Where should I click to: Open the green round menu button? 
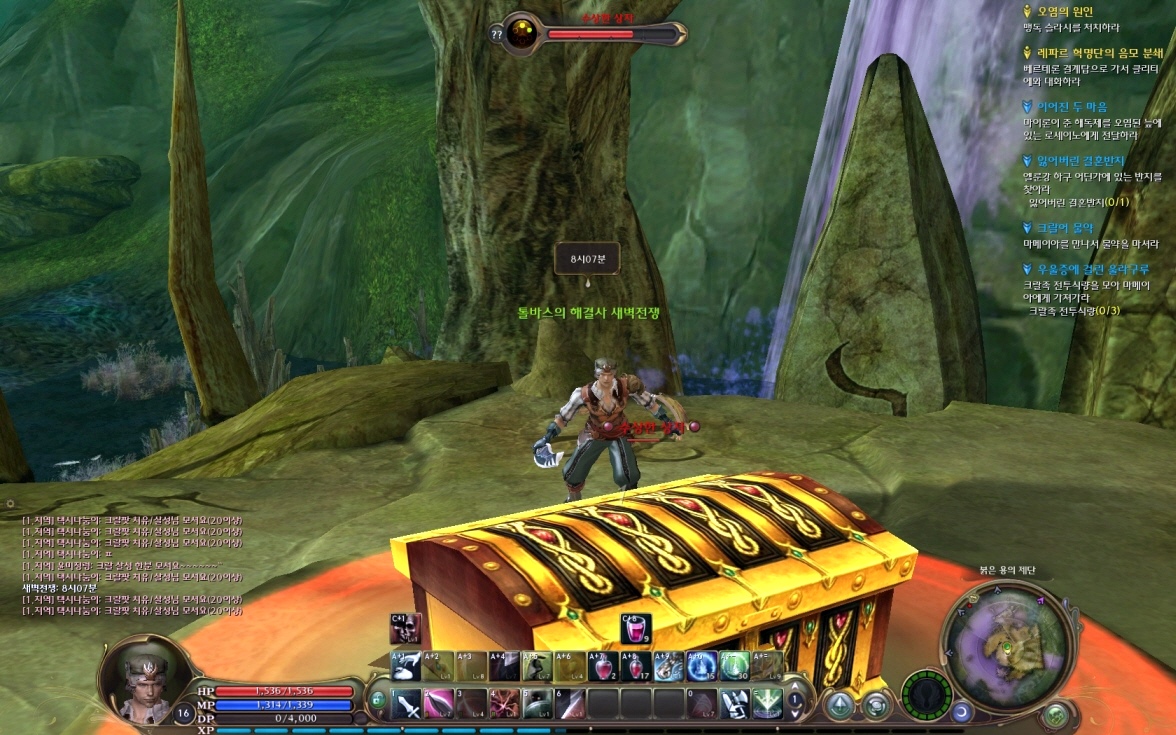click(x=1054, y=715)
